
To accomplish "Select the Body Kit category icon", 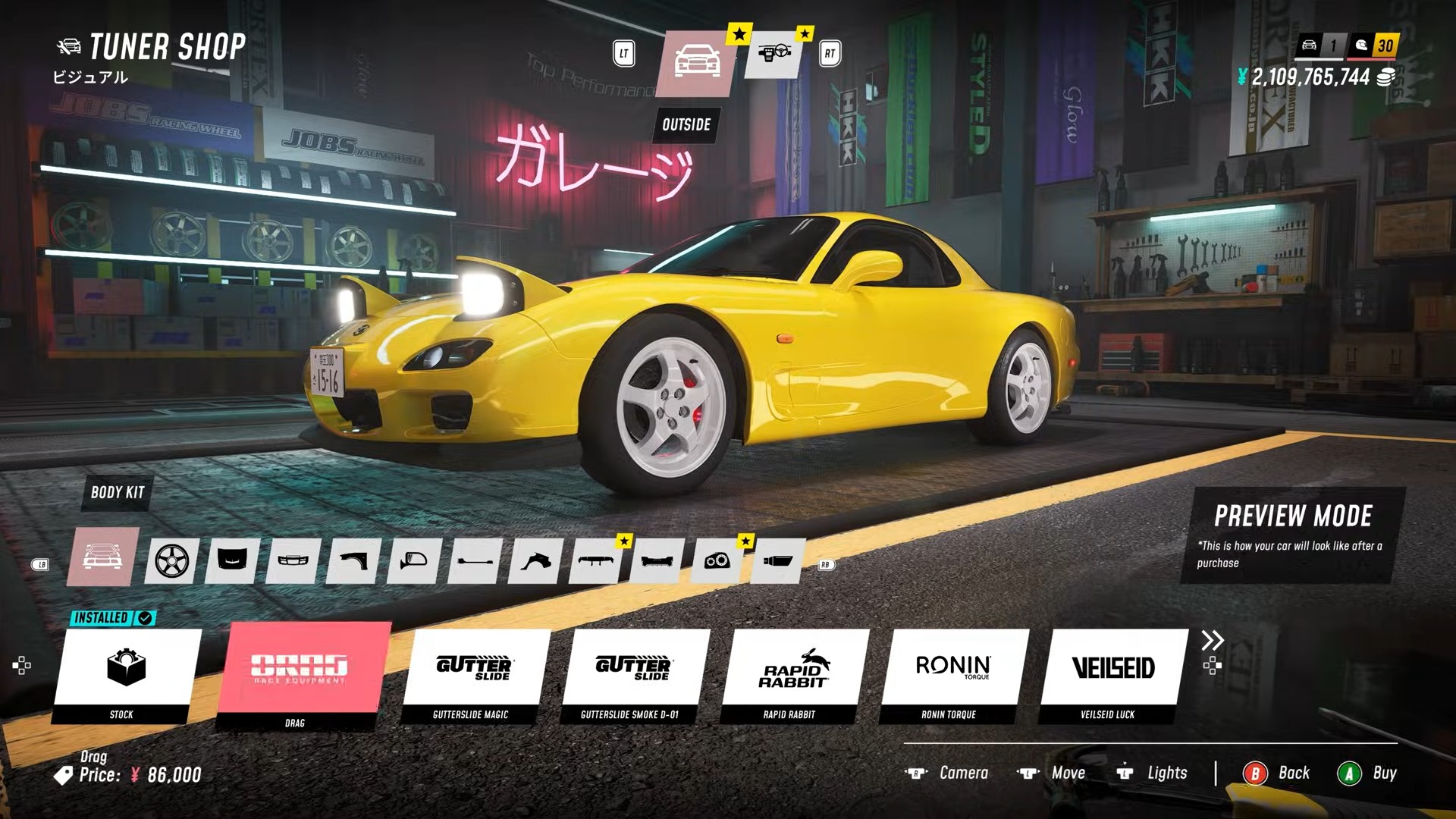I will [102, 557].
